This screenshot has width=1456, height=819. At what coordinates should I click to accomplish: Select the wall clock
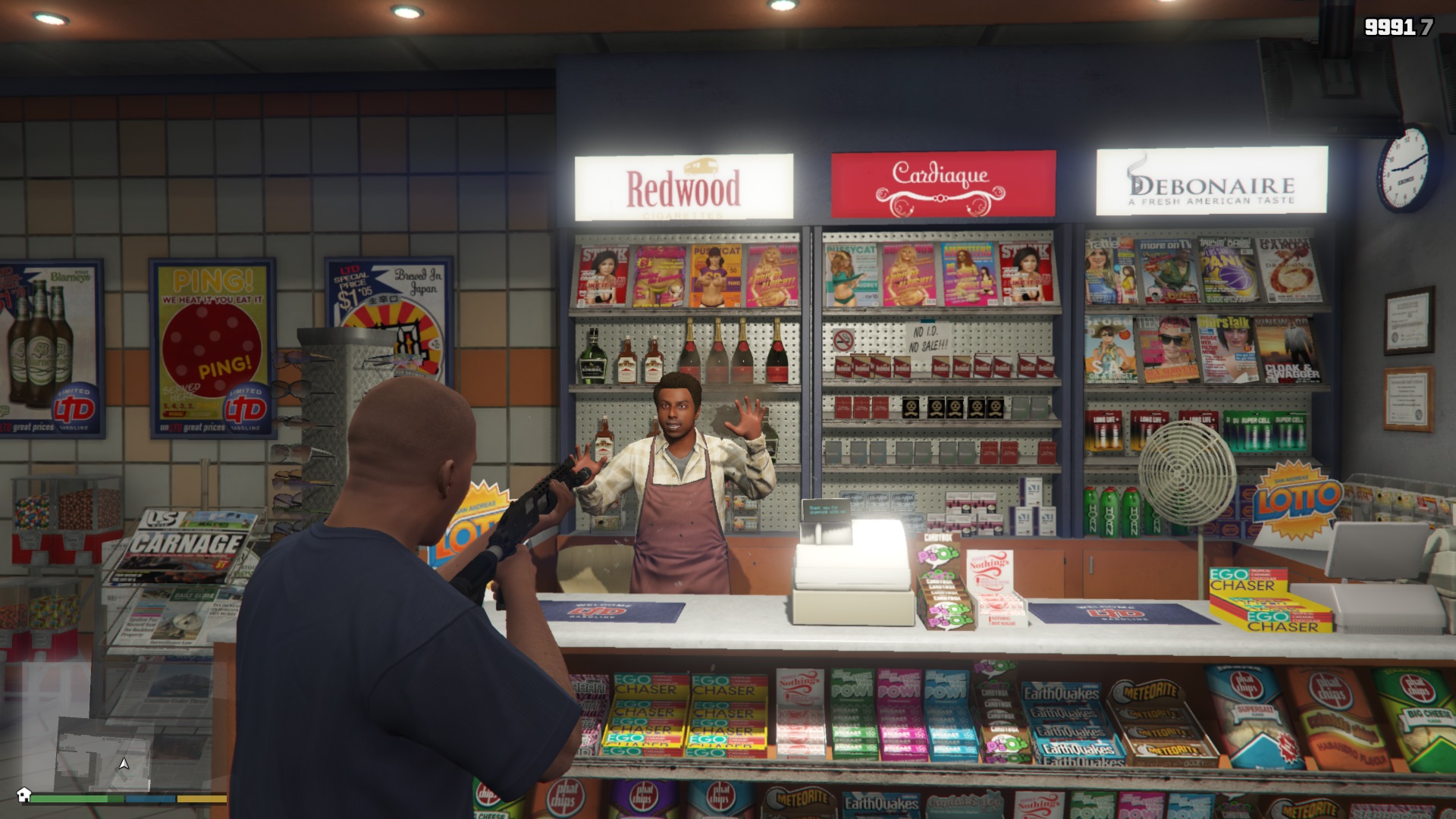click(1403, 170)
